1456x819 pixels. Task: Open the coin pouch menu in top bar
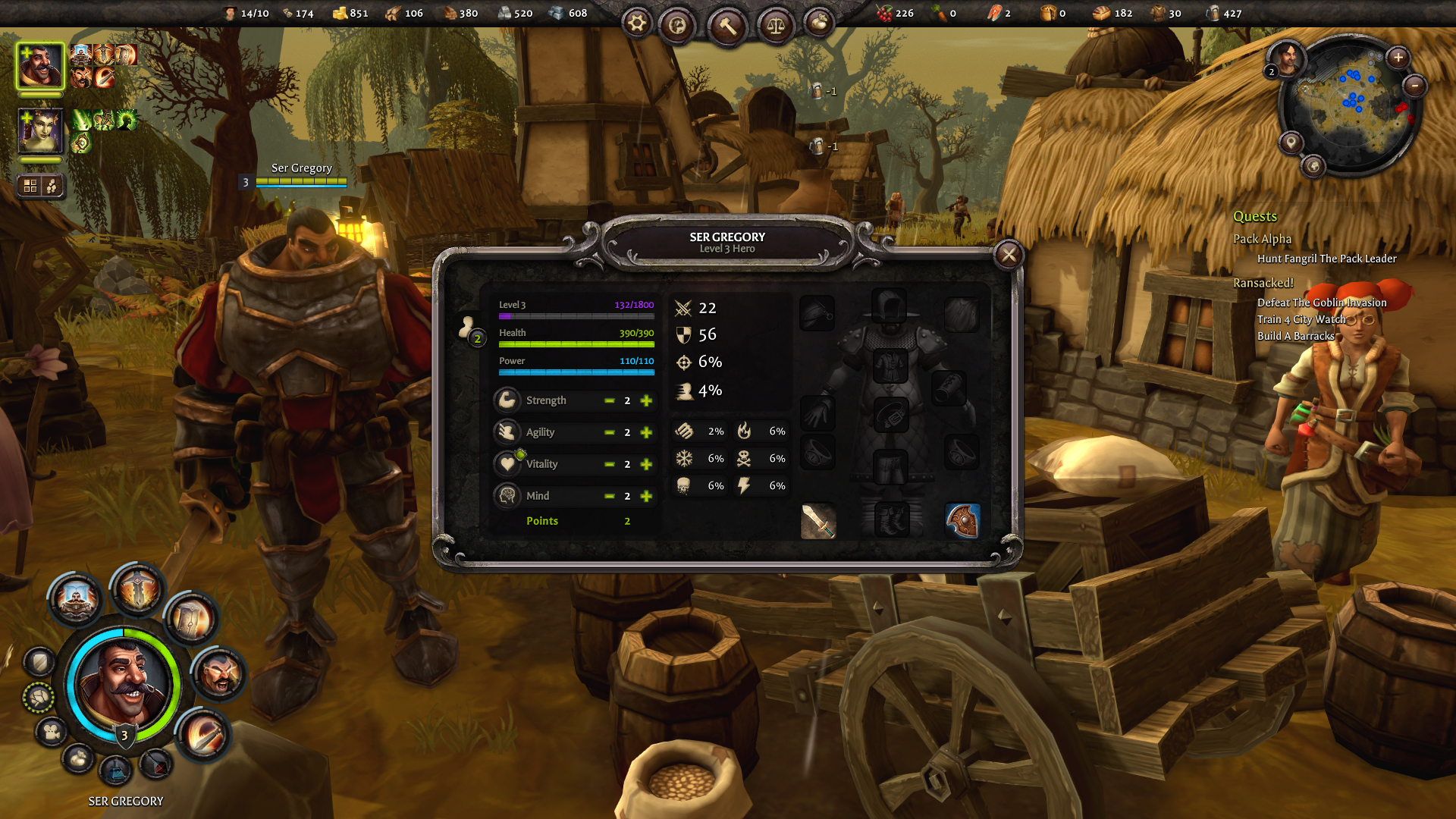(818, 24)
